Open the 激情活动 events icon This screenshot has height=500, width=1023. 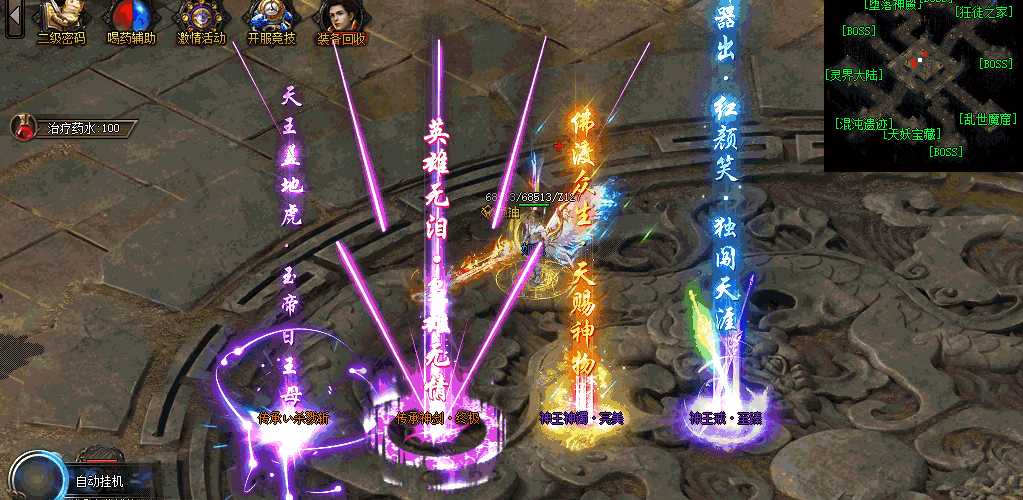201,22
